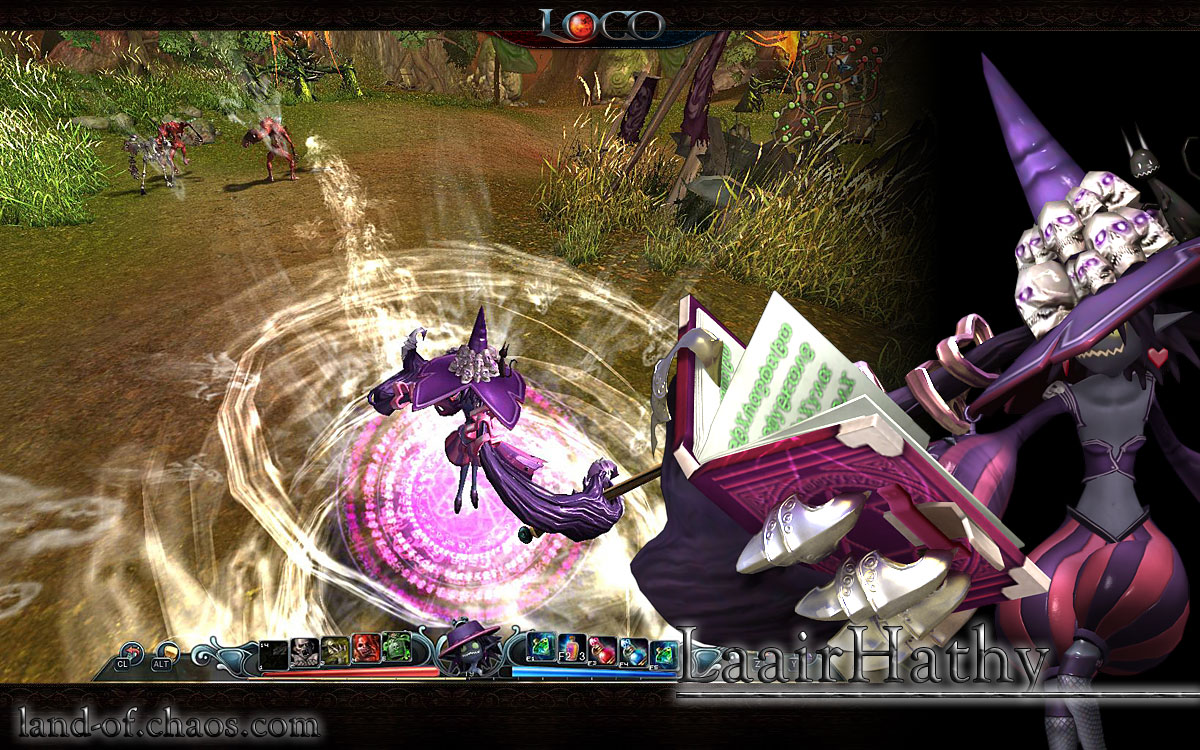1200x750 pixels.
Task: Select the green potion in slot F5
Action: (664, 651)
